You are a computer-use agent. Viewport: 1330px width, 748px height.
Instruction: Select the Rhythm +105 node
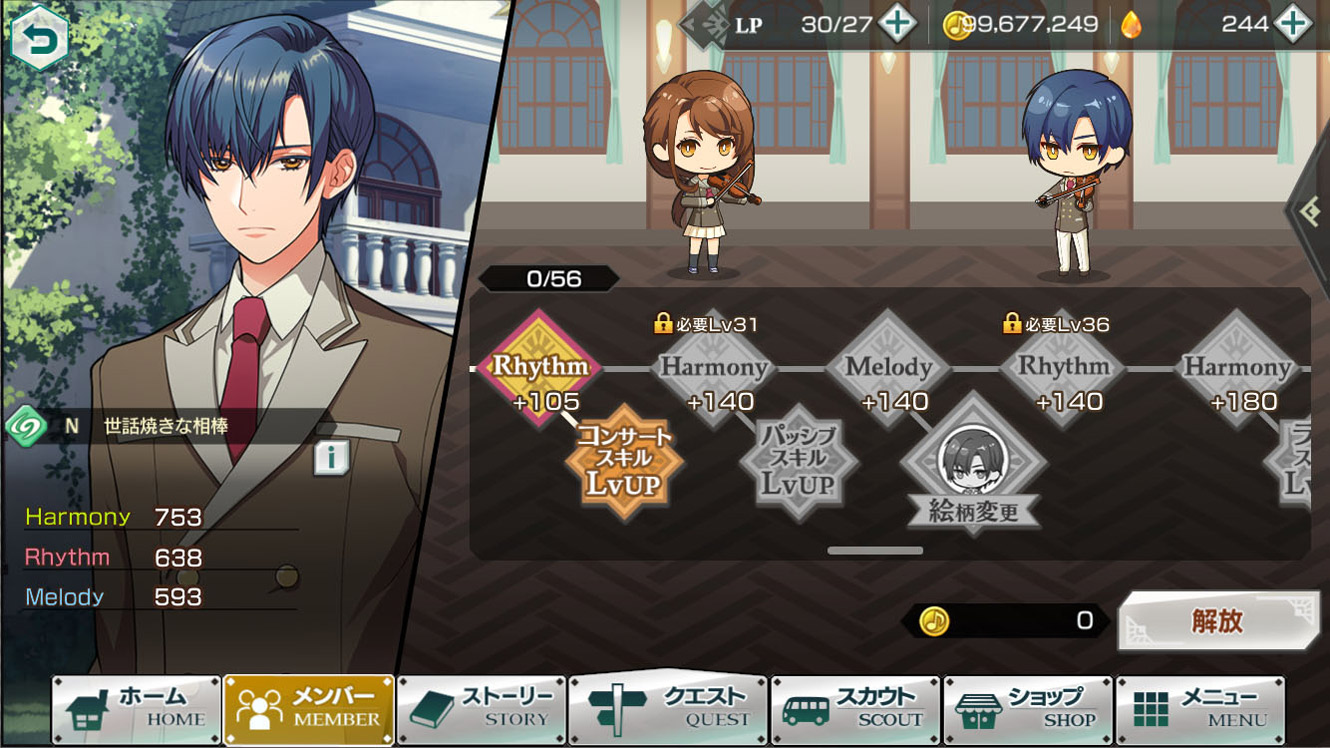[x=540, y=368]
